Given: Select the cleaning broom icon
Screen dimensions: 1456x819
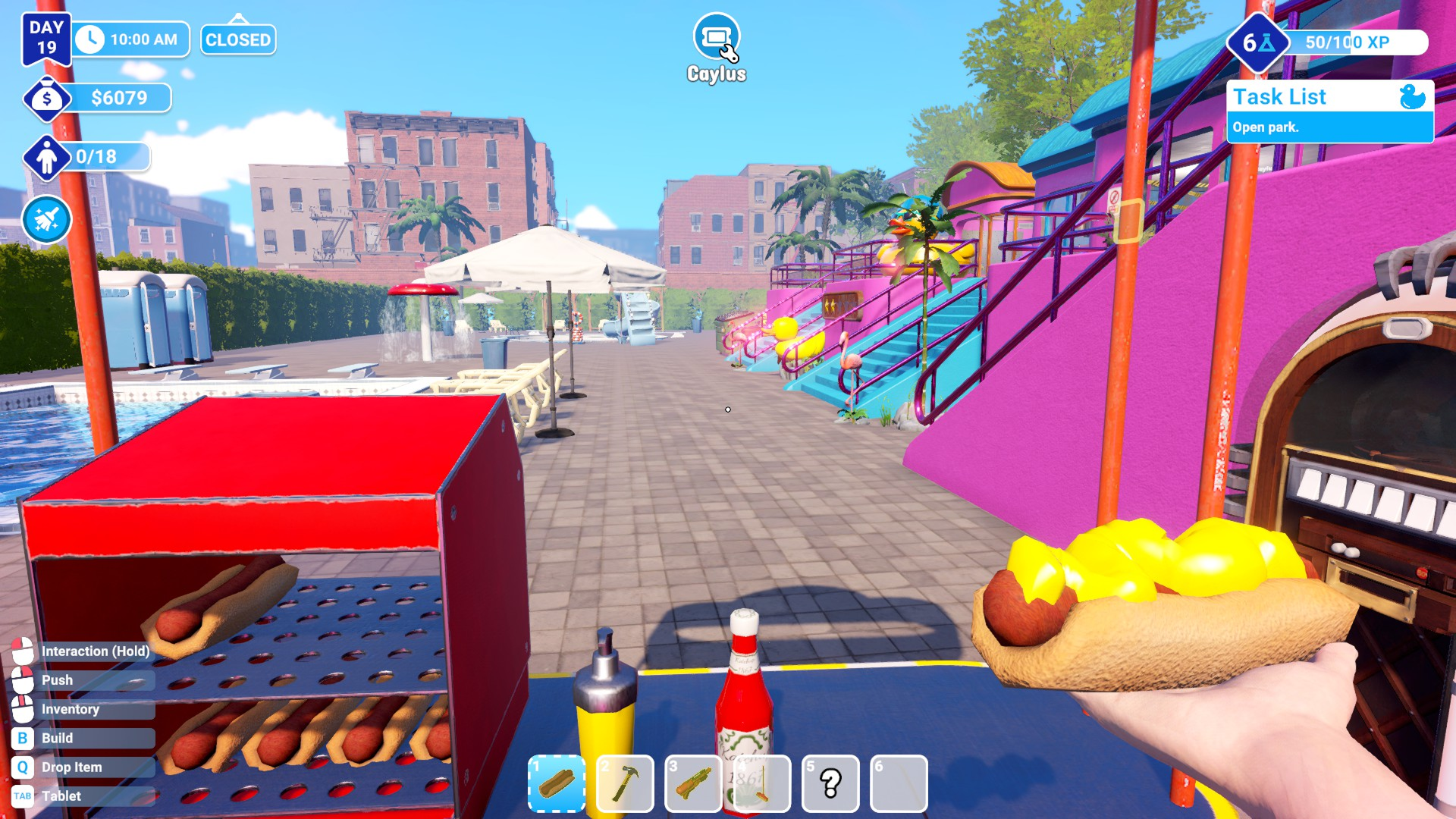Looking at the screenshot, I should click(x=45, y=219).
